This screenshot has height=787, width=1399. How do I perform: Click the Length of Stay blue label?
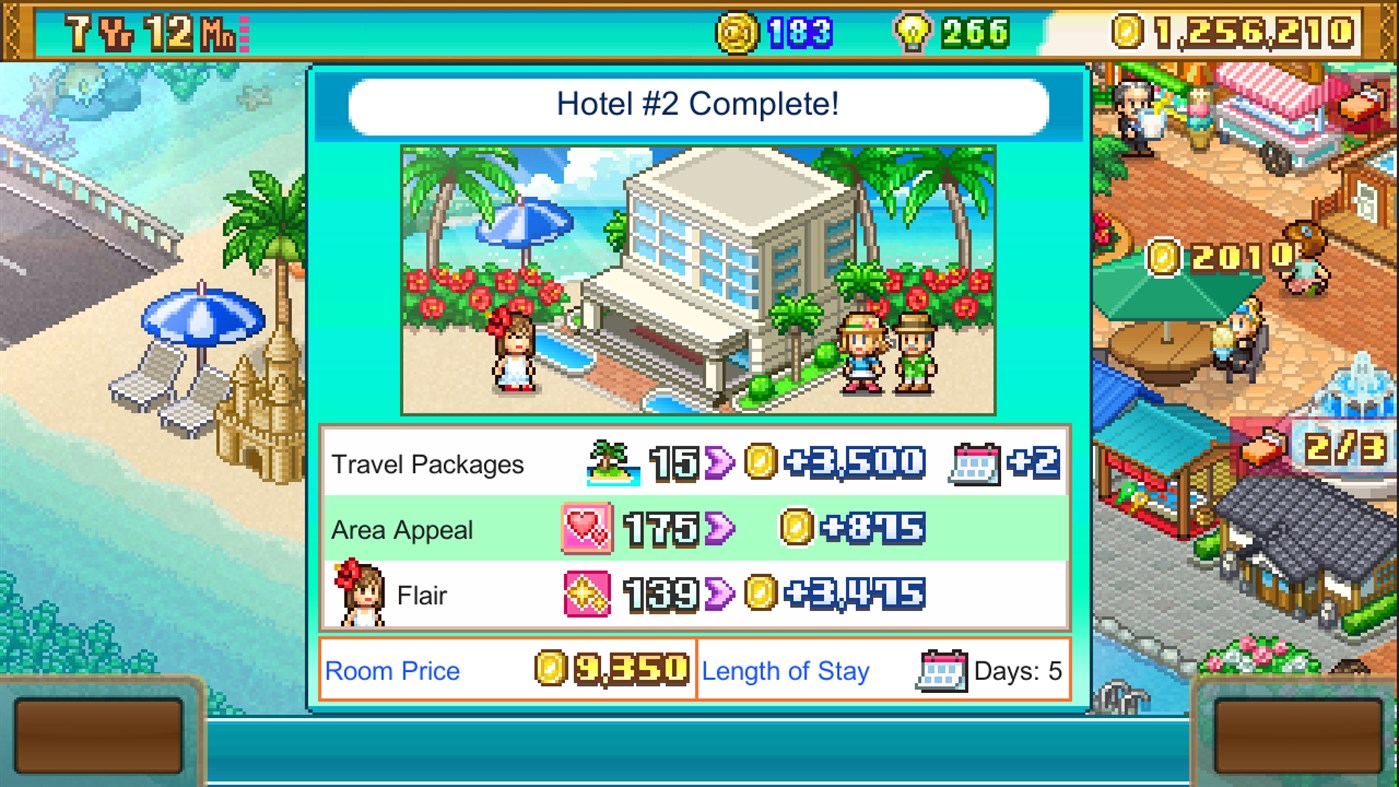point(786,671)
